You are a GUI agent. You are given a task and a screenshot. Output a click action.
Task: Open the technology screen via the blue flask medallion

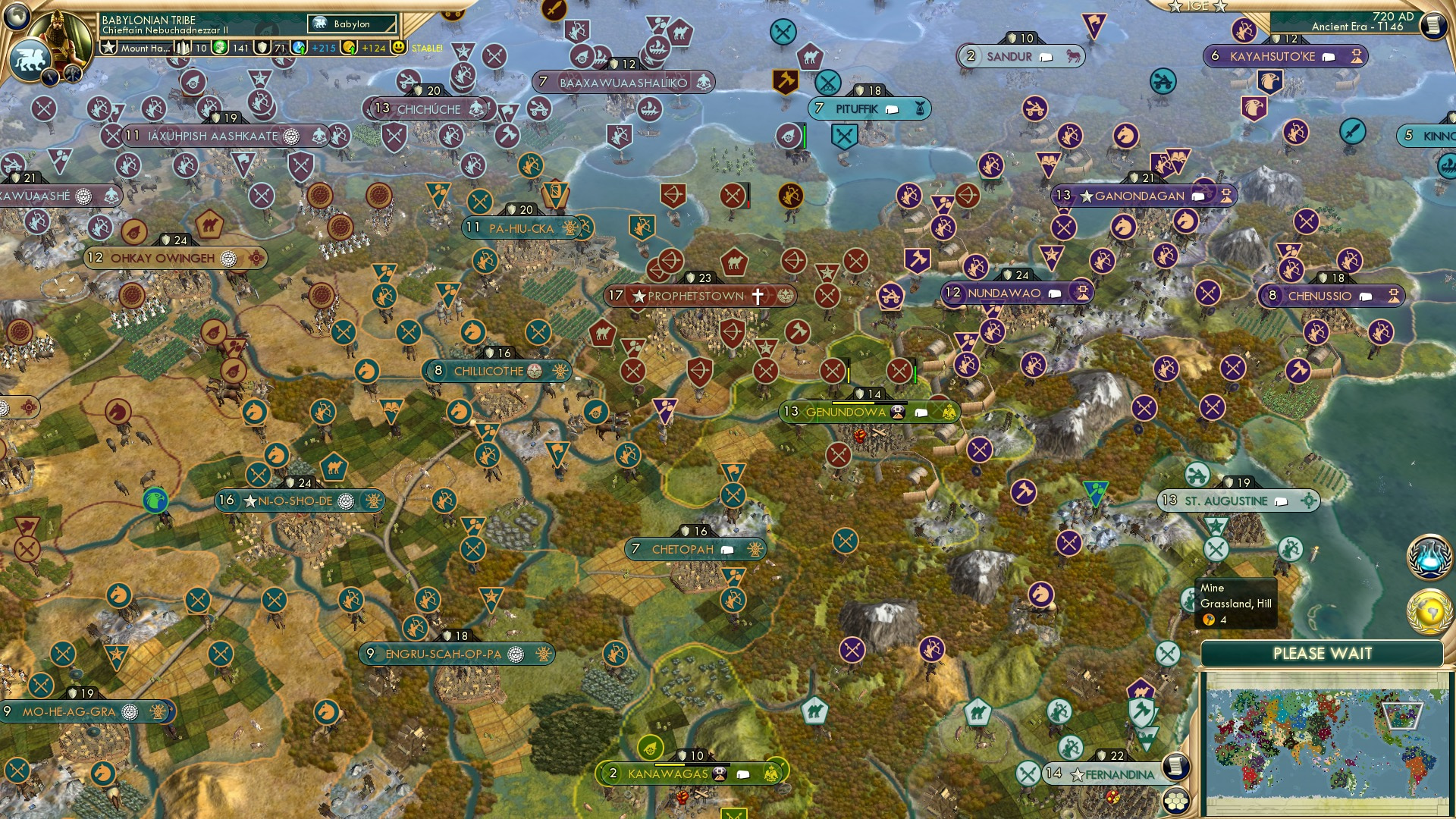[x=1429, y=555]
